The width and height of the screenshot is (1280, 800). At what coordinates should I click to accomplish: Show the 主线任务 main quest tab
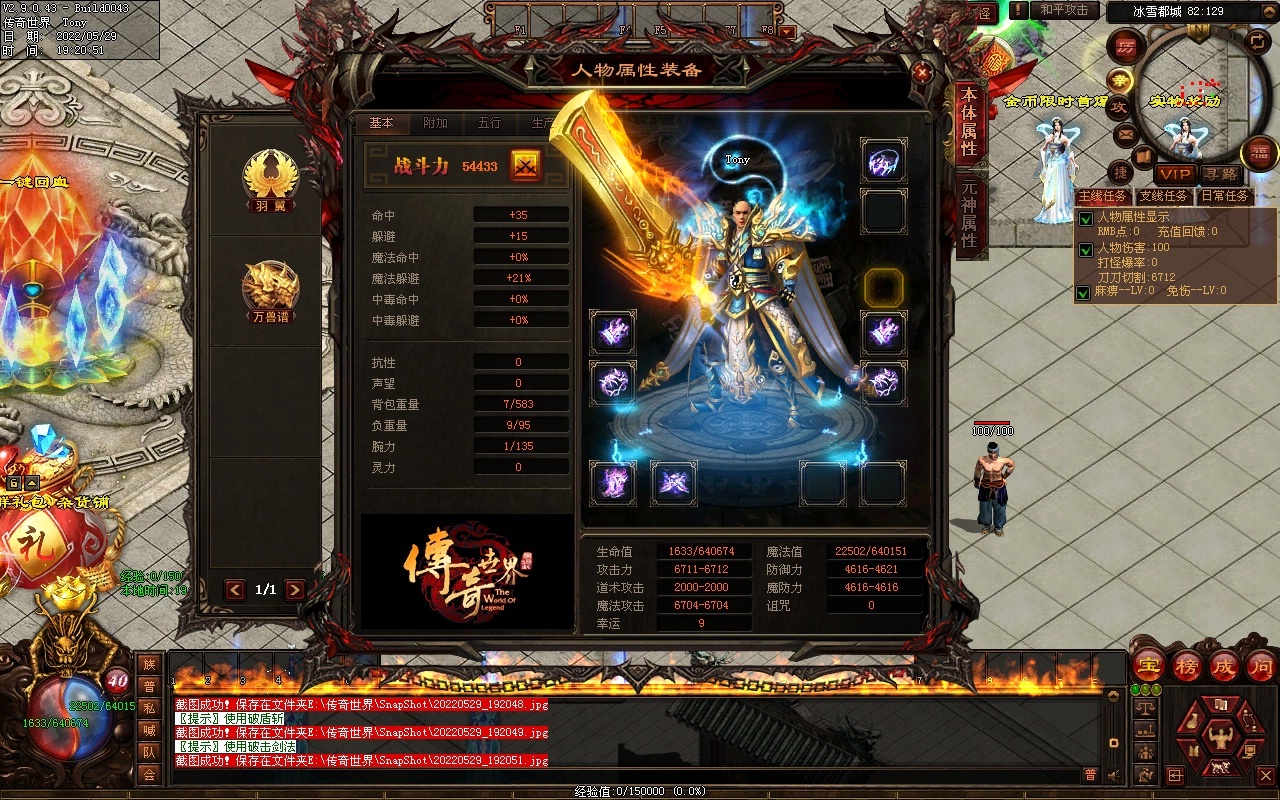(x=1103, y=196)
